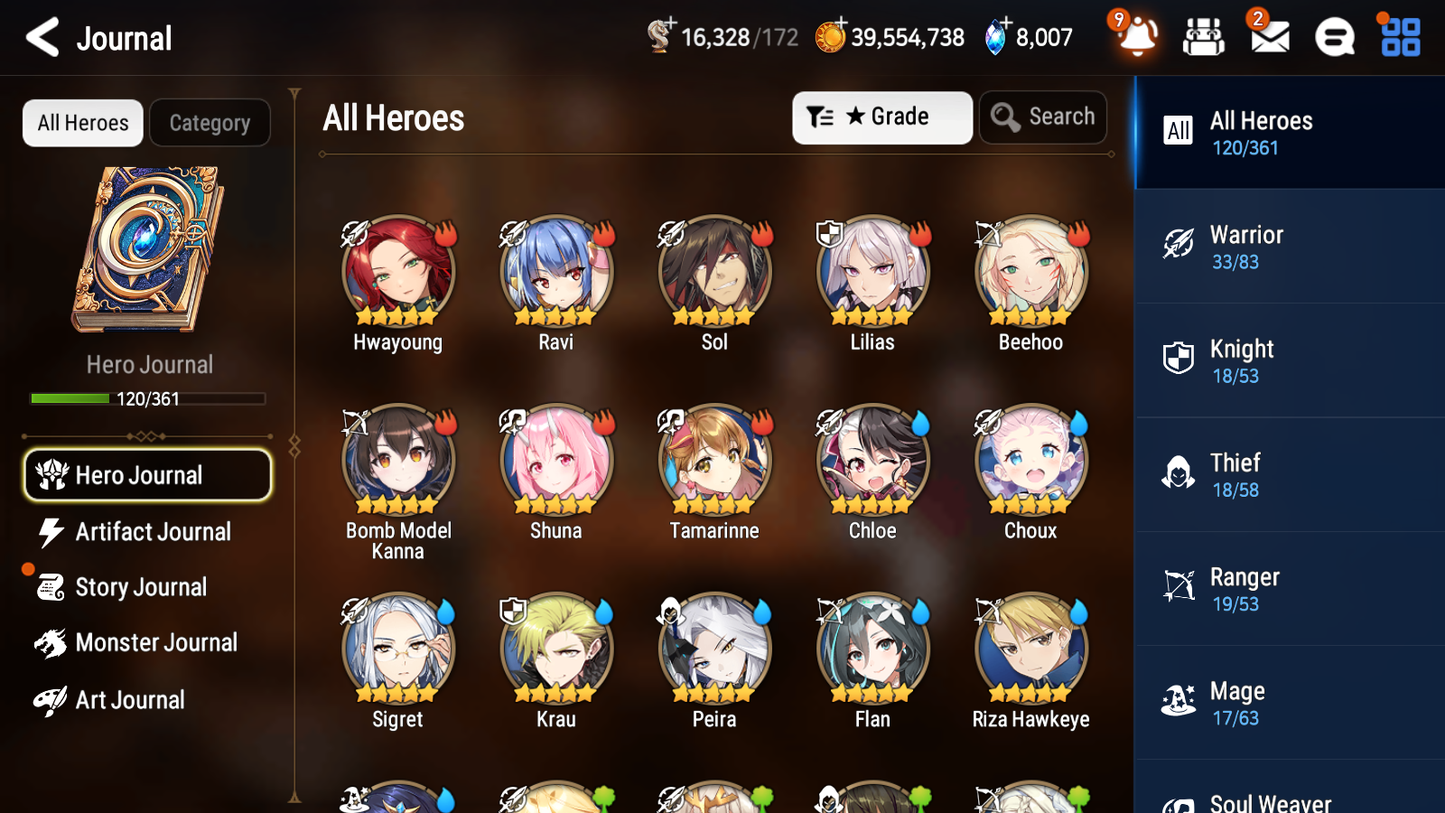Go back using the Journal back arrow
The height and width of the screenshot is (813, 1445).
(x=42, y=36)
